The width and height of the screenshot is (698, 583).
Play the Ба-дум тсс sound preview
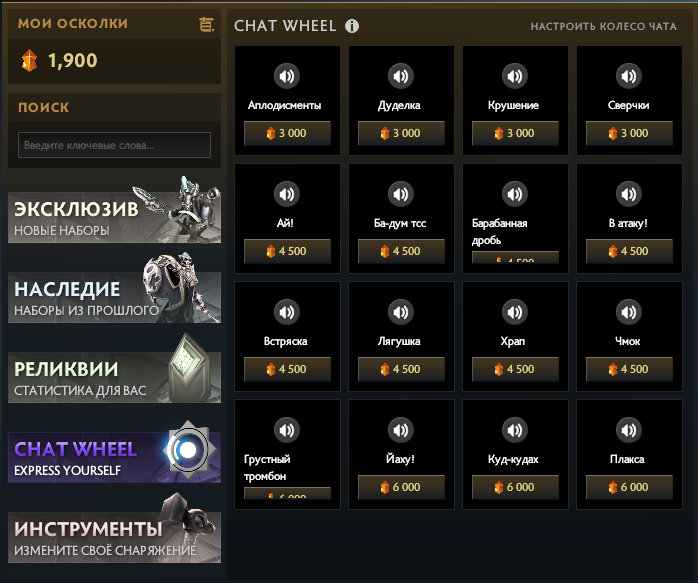[x=401, y=193]
